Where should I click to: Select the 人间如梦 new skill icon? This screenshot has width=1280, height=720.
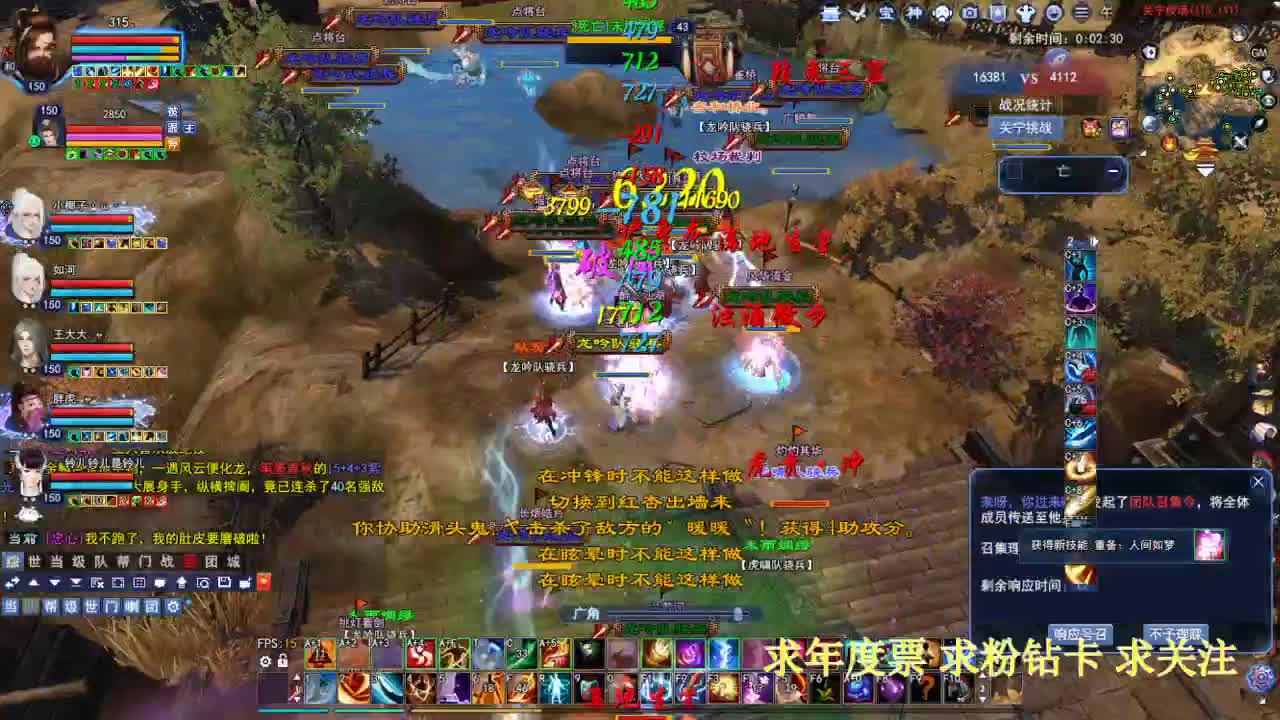pyautogui.click(x=1209, y=545)
